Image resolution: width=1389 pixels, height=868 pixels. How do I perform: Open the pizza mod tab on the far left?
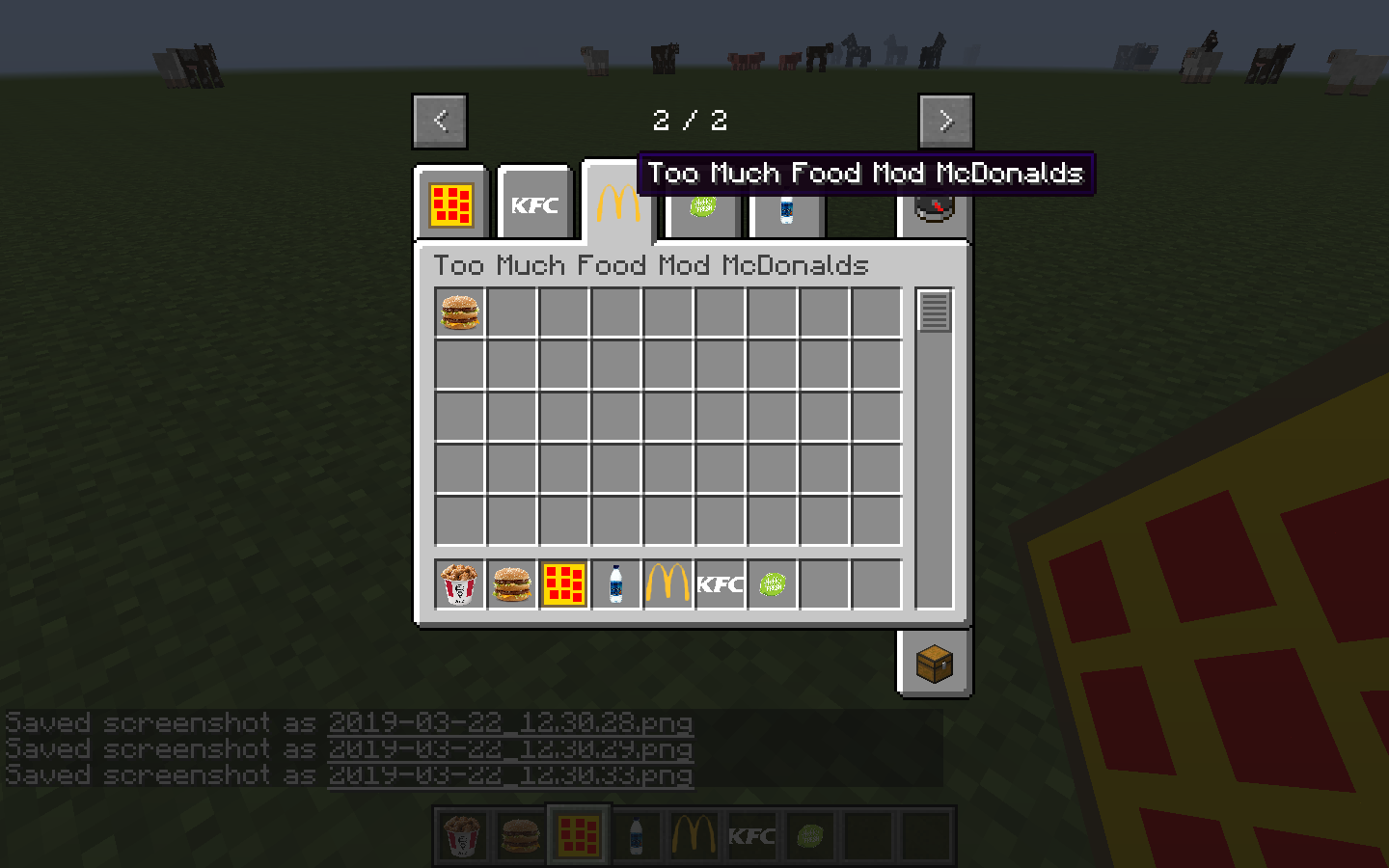click(450, 204)
